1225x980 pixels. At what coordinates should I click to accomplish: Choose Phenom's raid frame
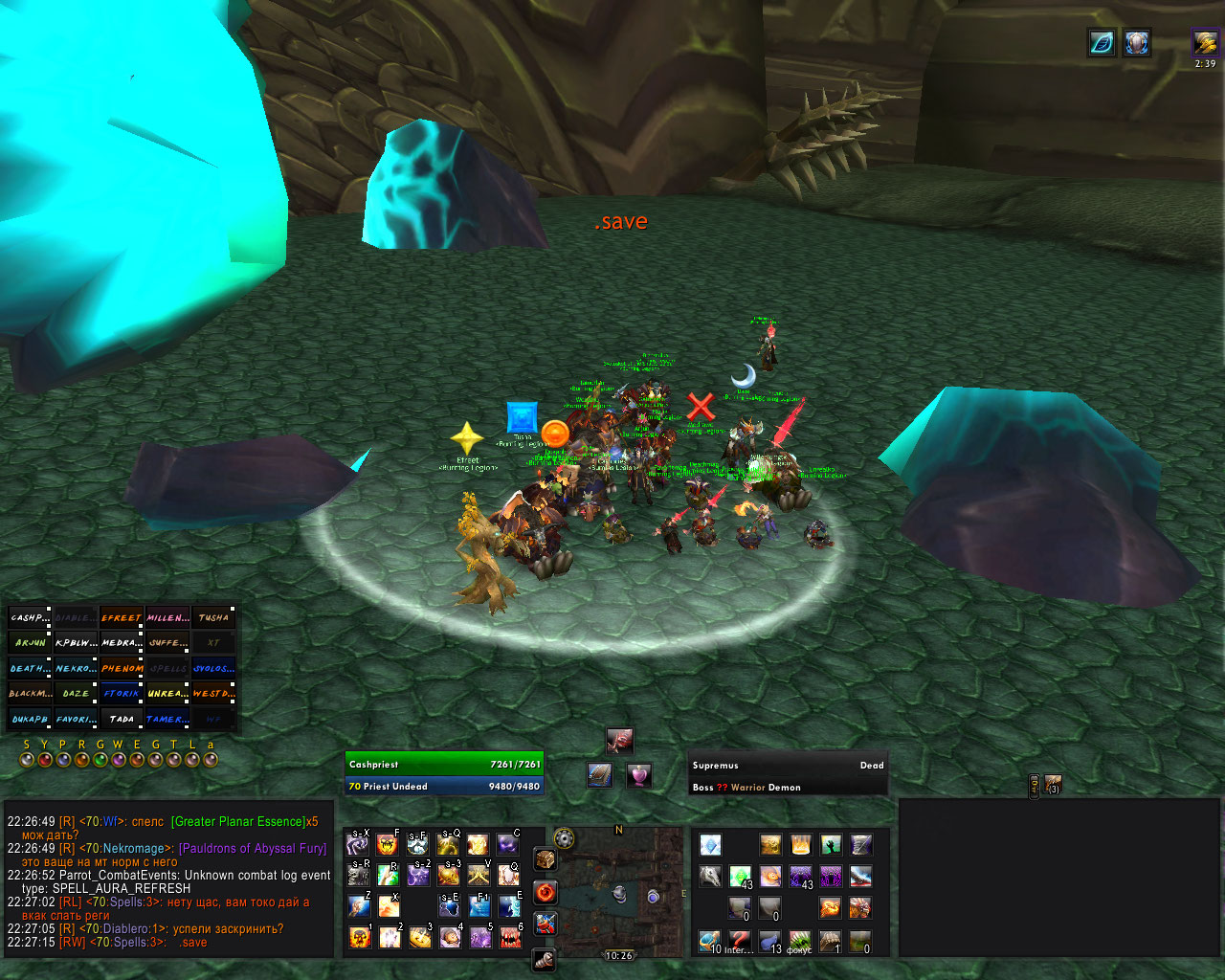[122, 668]
